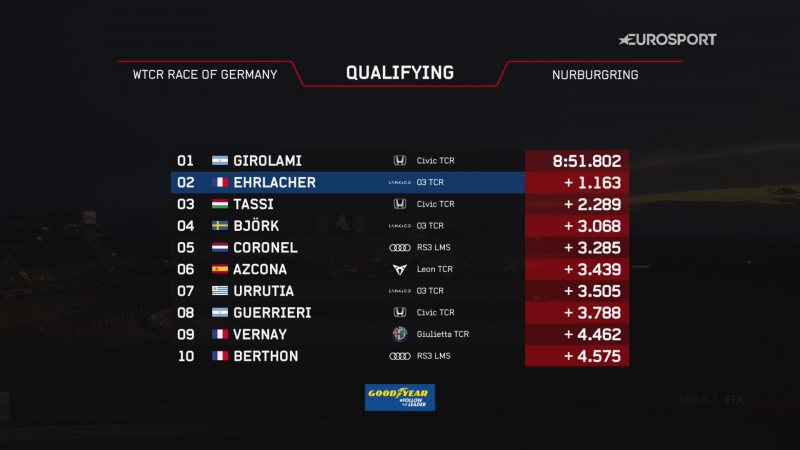
Task: Pick Coronel's row in the standings
Action: [400, 247]
